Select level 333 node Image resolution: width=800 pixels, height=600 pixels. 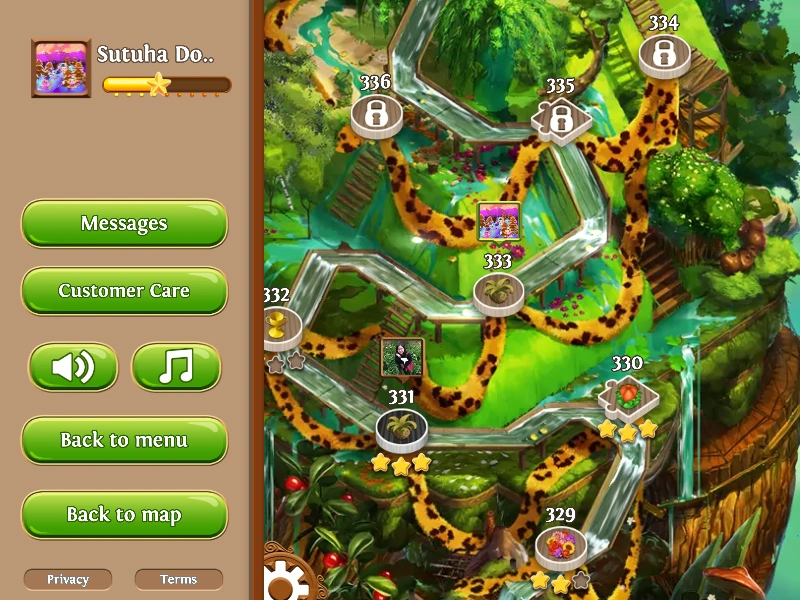[498, 292]
